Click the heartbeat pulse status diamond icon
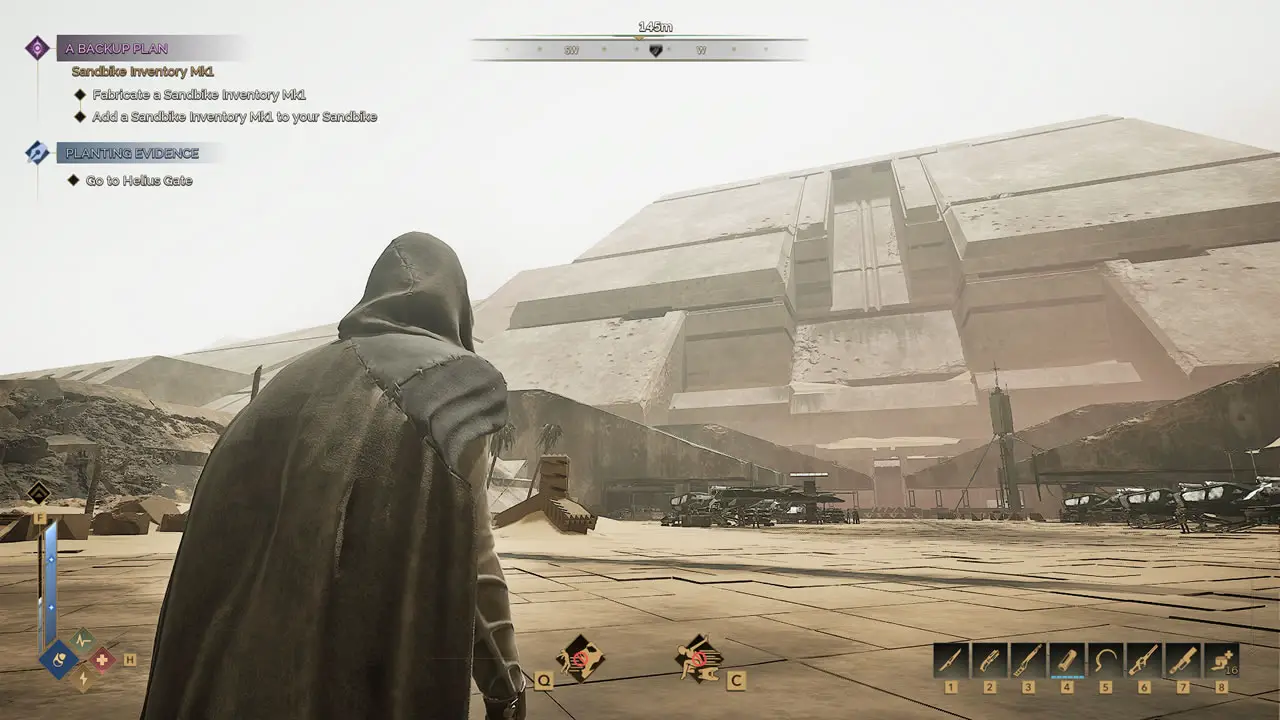 pyautogui.click(x=82, y=639)
